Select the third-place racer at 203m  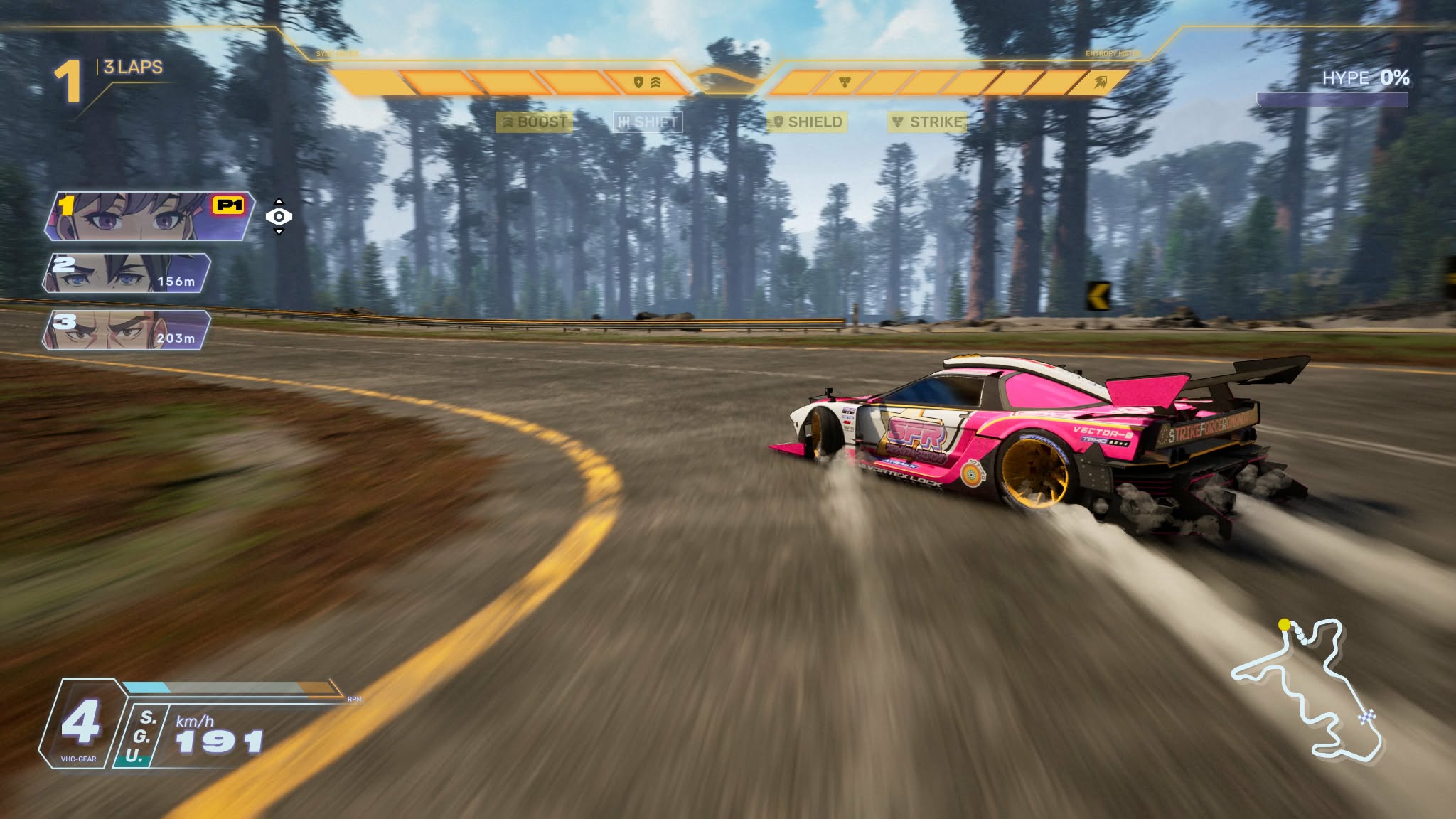pyautogui.click(x=127, y=330)
